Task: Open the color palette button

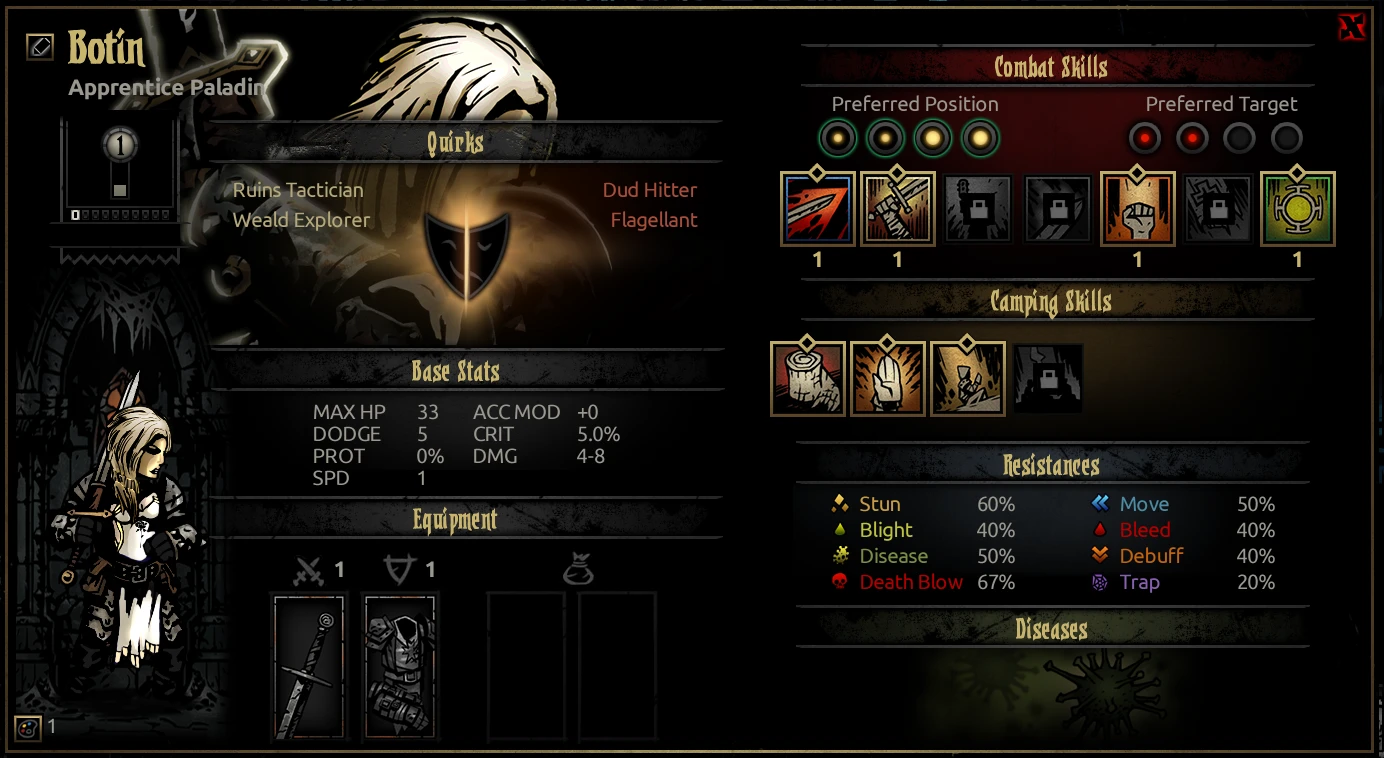Action: coord(27,727)
